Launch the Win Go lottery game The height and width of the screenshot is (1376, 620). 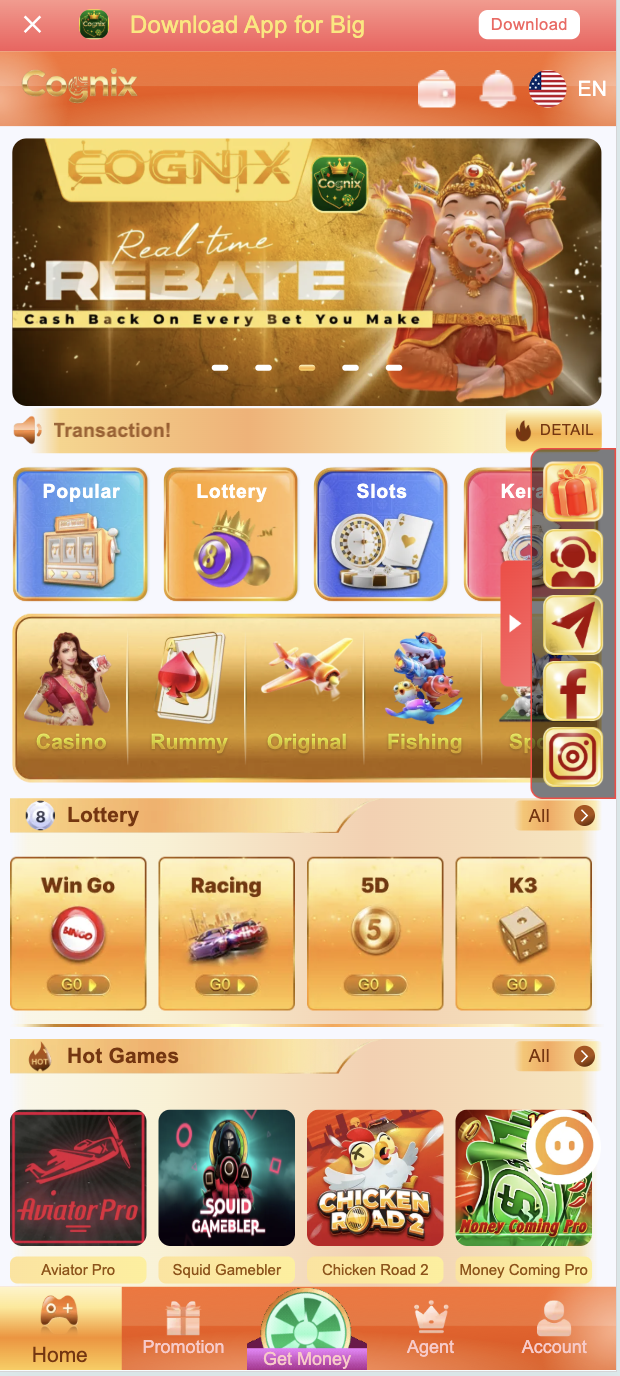(x=78, y=933)
